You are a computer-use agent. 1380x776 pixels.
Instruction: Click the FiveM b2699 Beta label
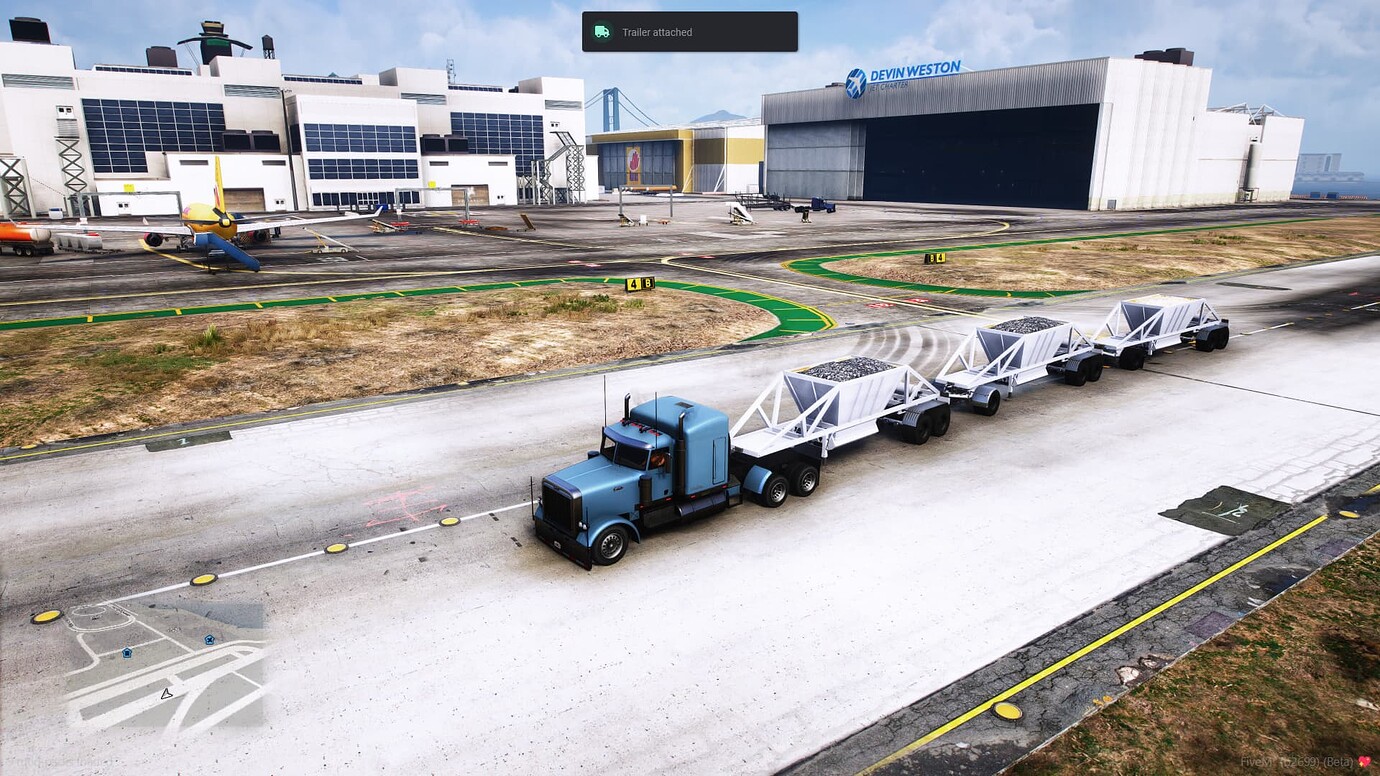(1295, 762)
